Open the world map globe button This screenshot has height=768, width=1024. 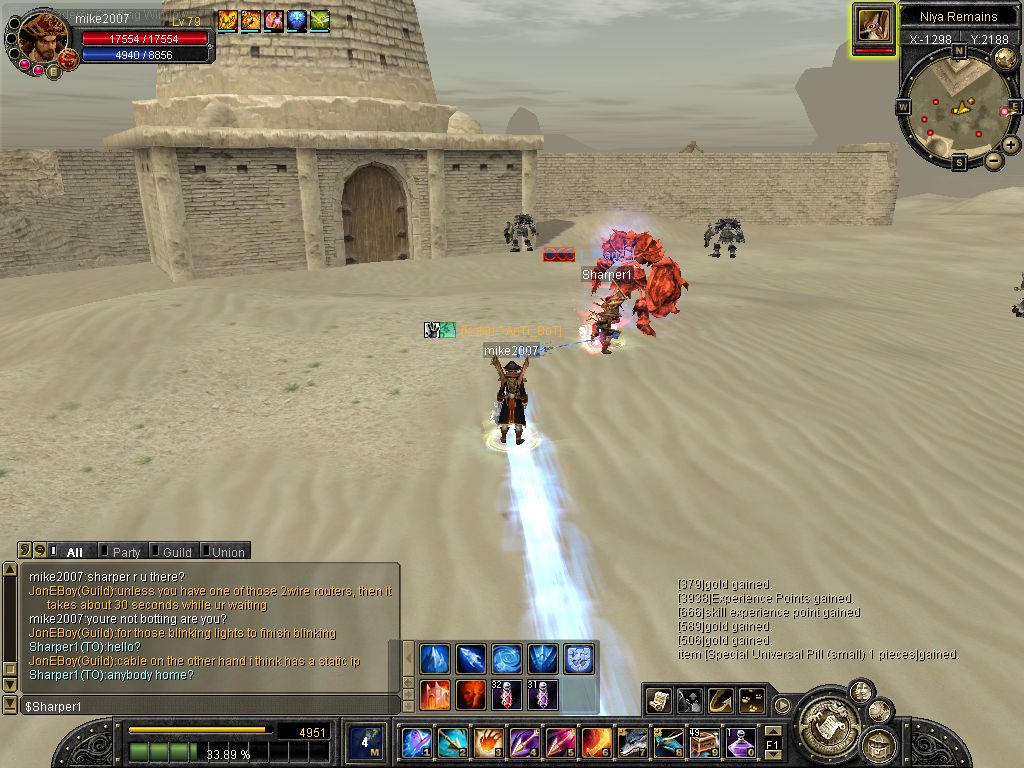1005,59
